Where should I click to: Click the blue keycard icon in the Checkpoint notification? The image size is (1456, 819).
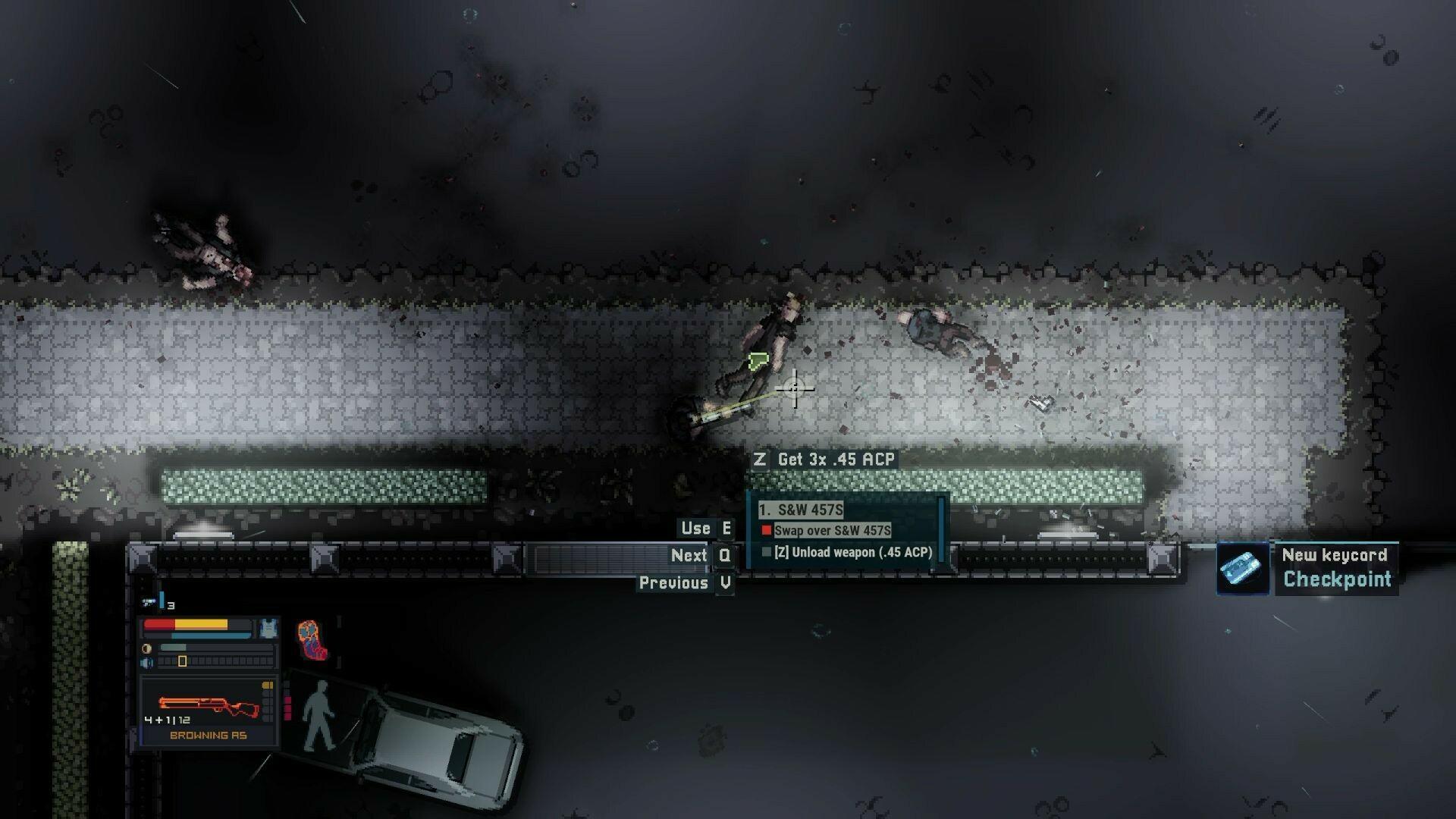1242,570
